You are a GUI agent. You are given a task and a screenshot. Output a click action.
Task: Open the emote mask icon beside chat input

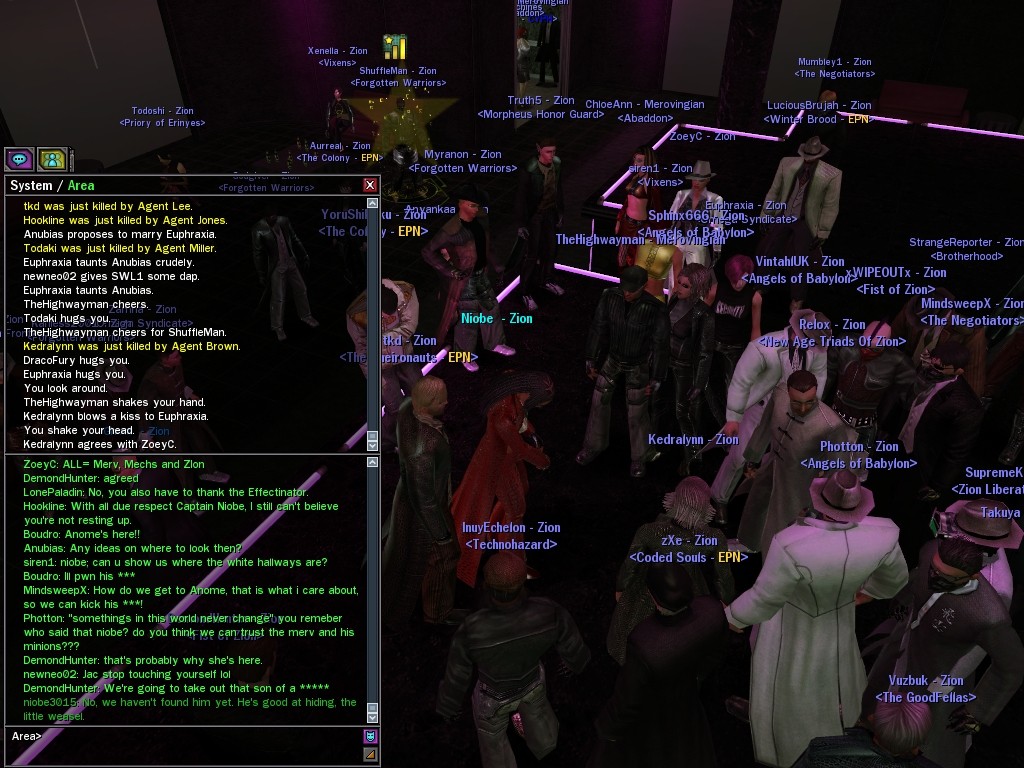[x=370, y=737]
